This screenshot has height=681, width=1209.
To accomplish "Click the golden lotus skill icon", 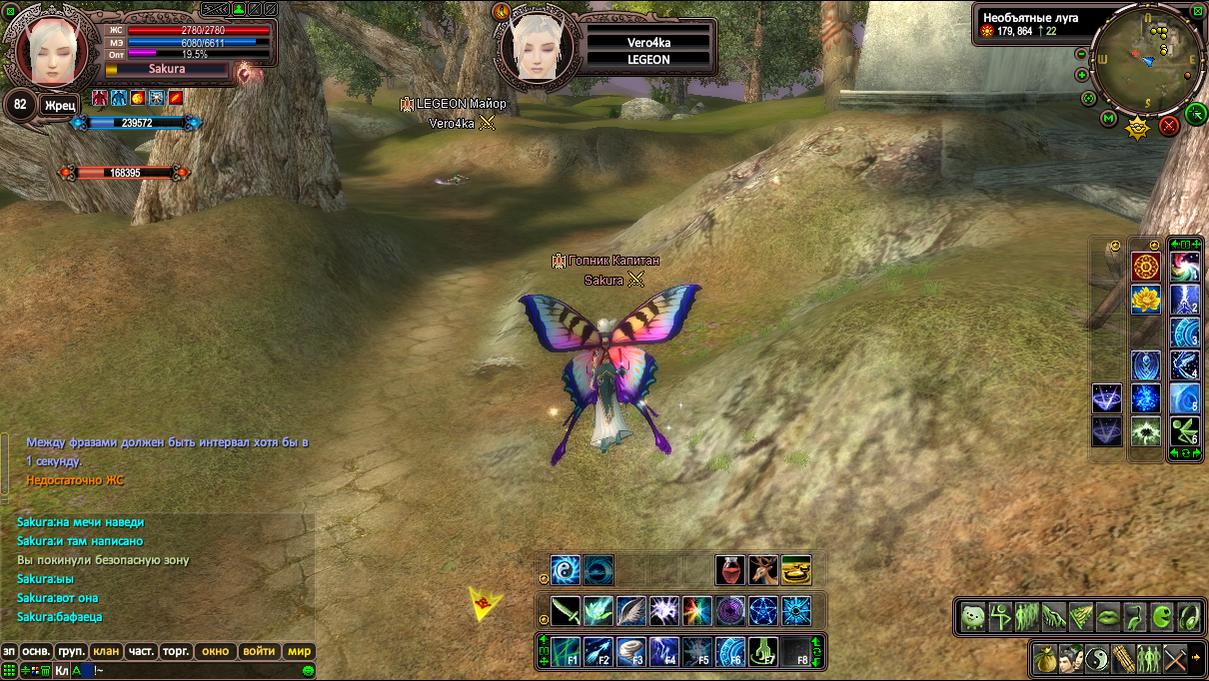I will (1145, 298).
